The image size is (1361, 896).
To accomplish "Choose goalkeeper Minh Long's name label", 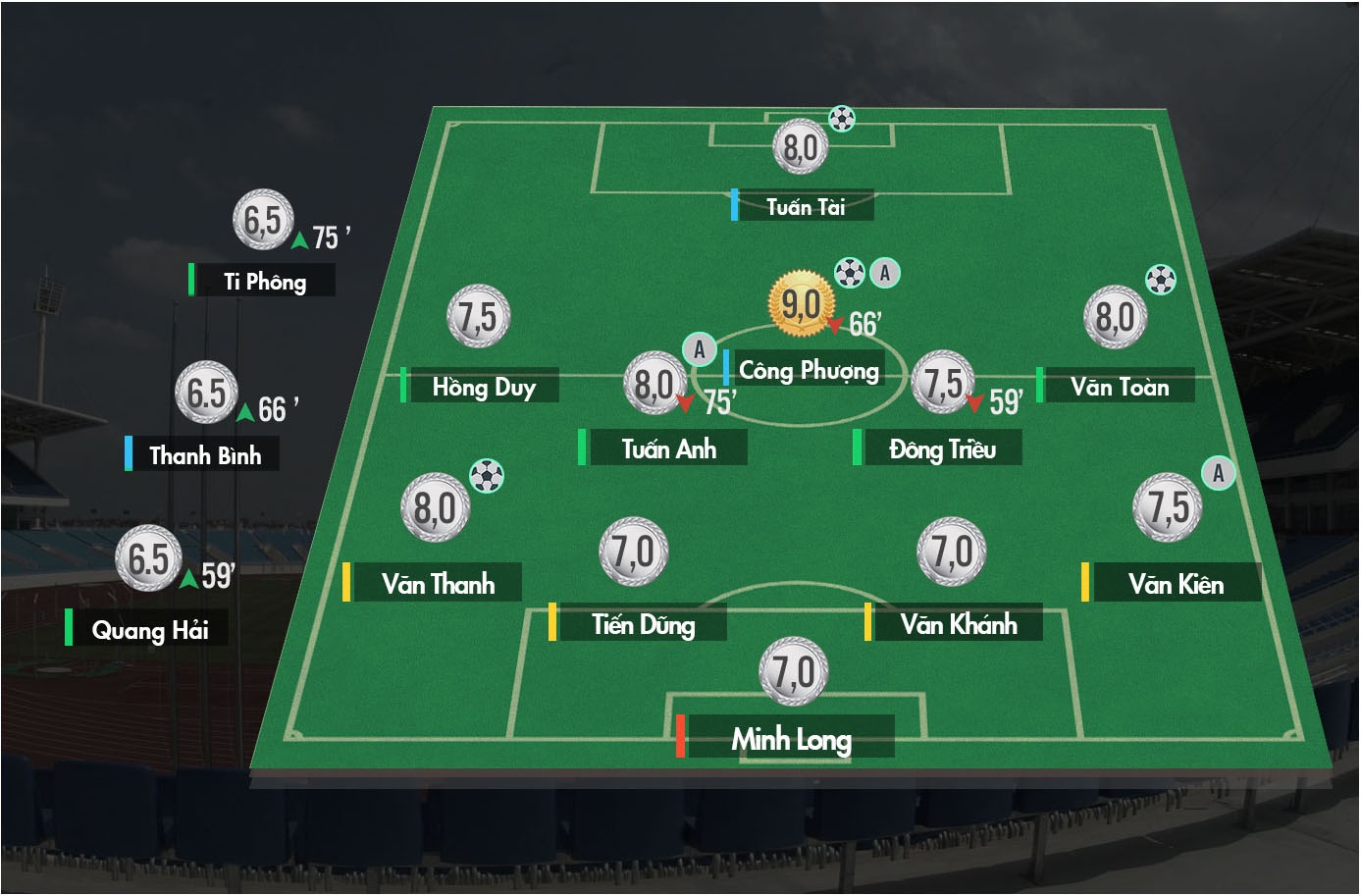I will point(791,738).
